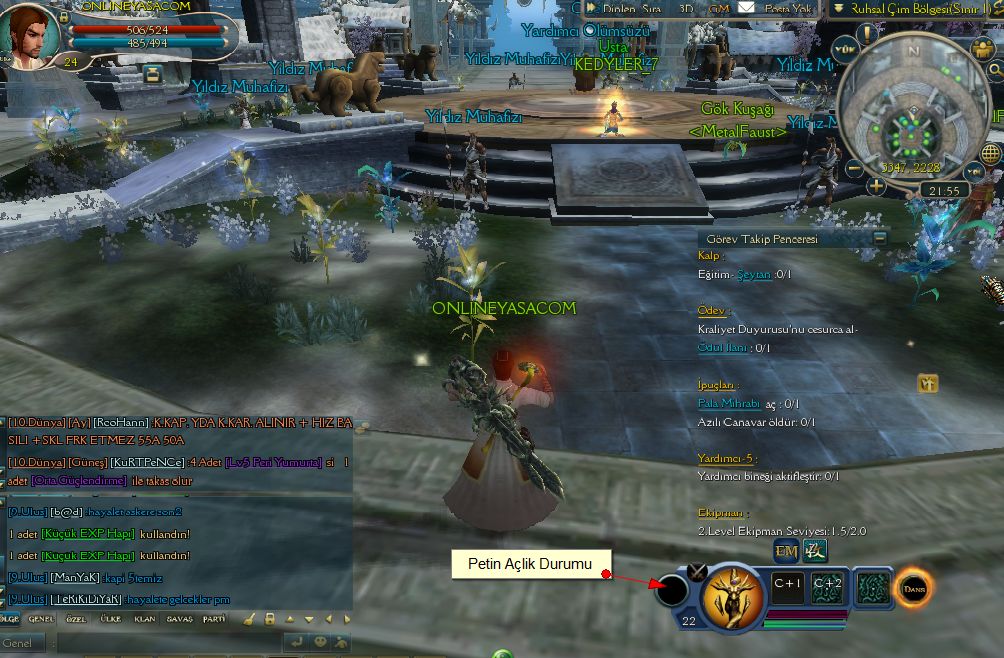Viewport: 1004px width, 658px height.
Task: Select the golden pet portrait
Action: click(732, 596)
